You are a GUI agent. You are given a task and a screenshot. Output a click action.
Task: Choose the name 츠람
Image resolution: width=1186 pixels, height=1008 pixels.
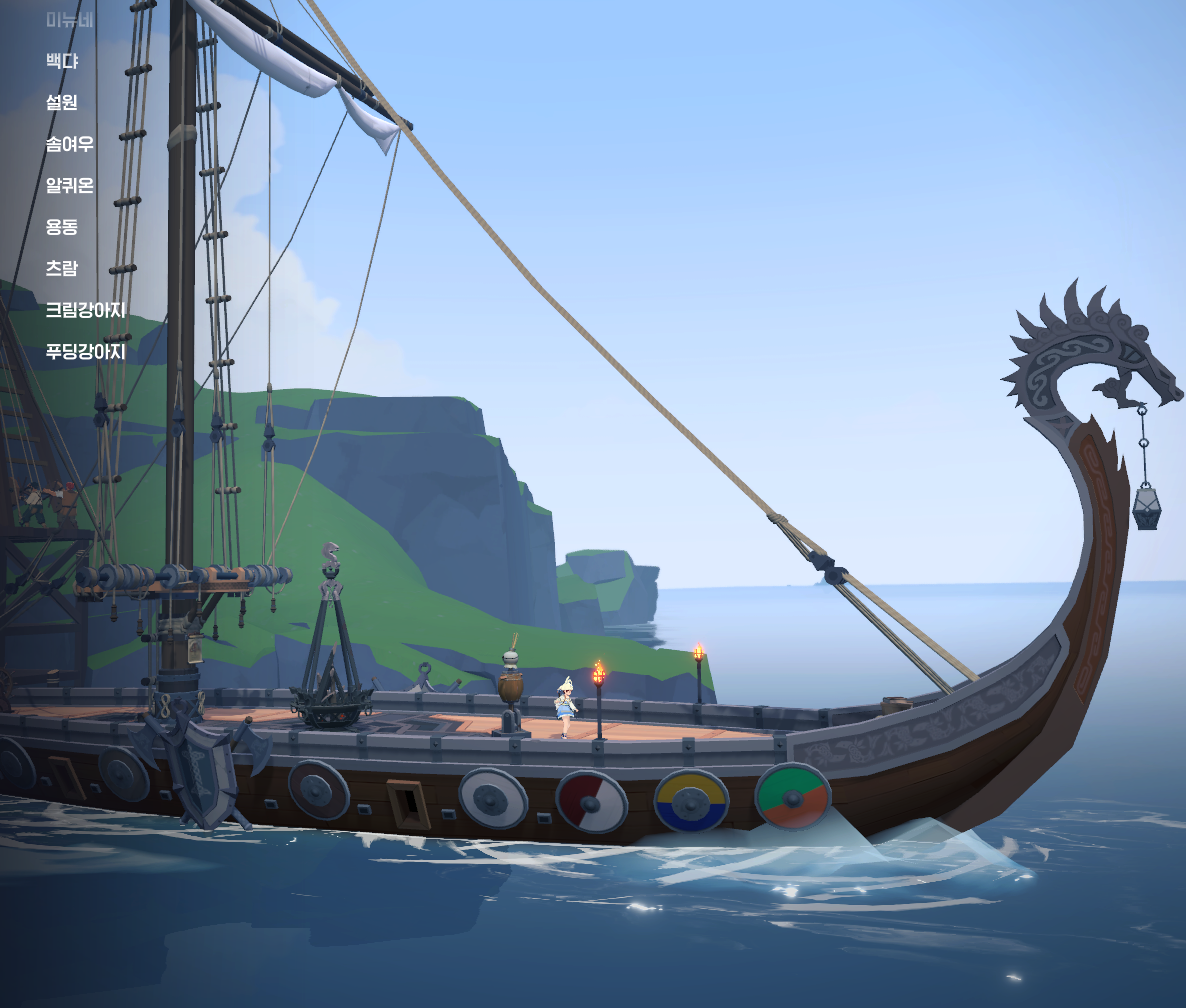pyautogui.click(x=62, y=268)
